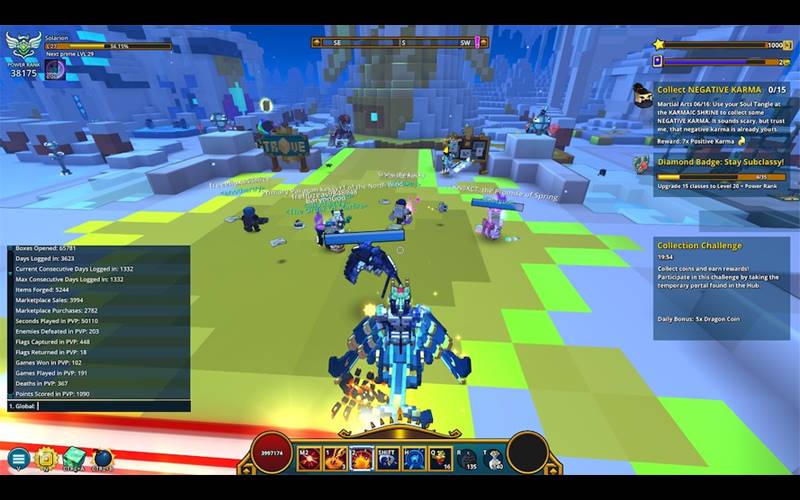Activate the SHIFT ability slot
The height and width of the screenshot is (500, 800).
click(387, 459)
